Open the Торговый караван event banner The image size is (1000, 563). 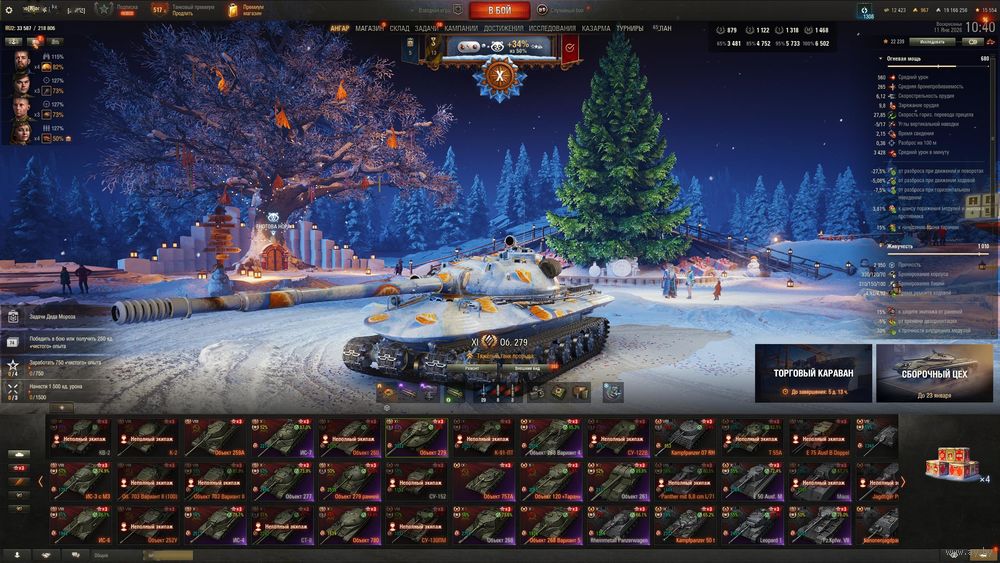[x=813, y=373]
